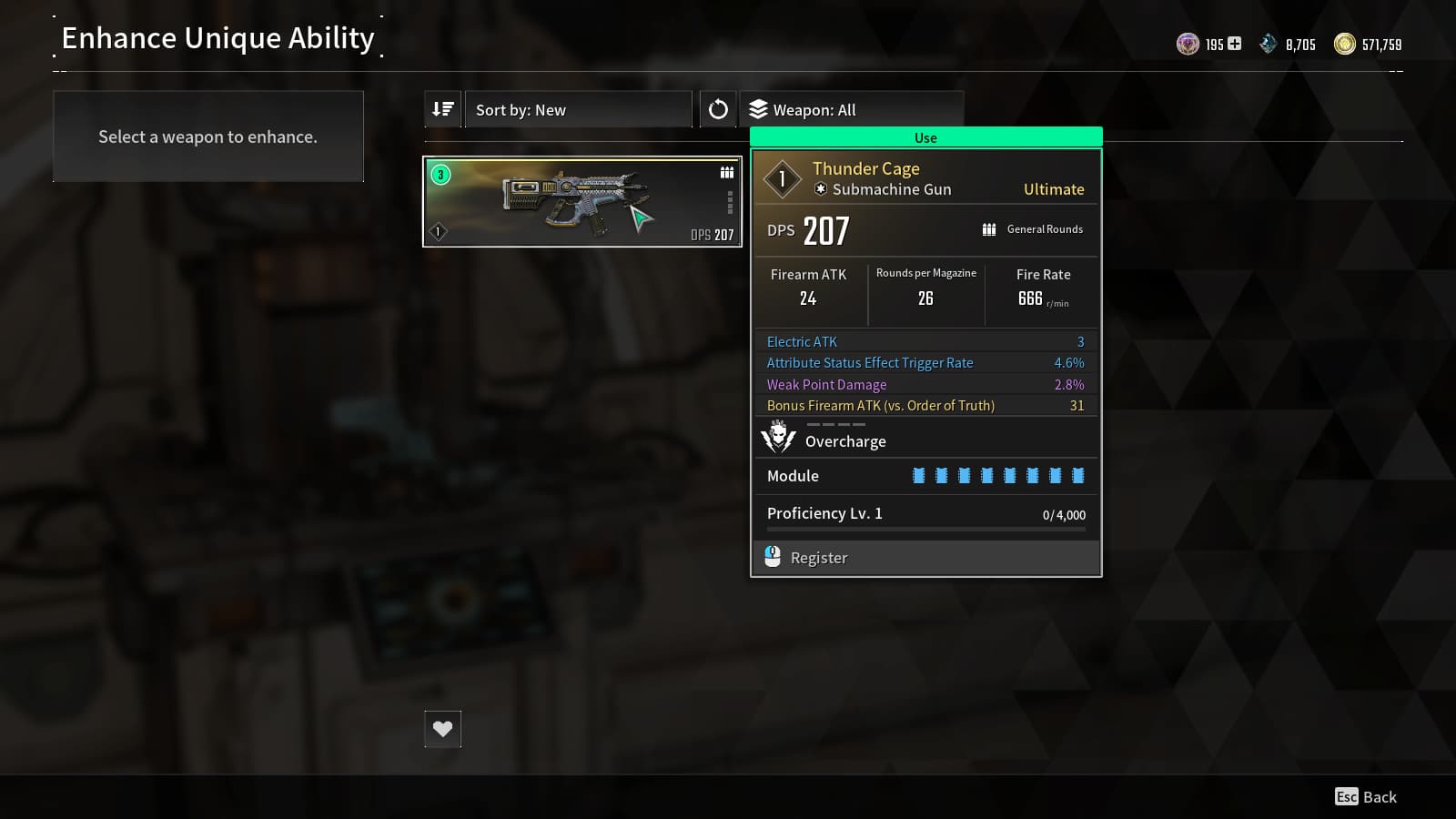Open the Sort by: New dropdown
1456x819 pixels.
pos(578,109)
